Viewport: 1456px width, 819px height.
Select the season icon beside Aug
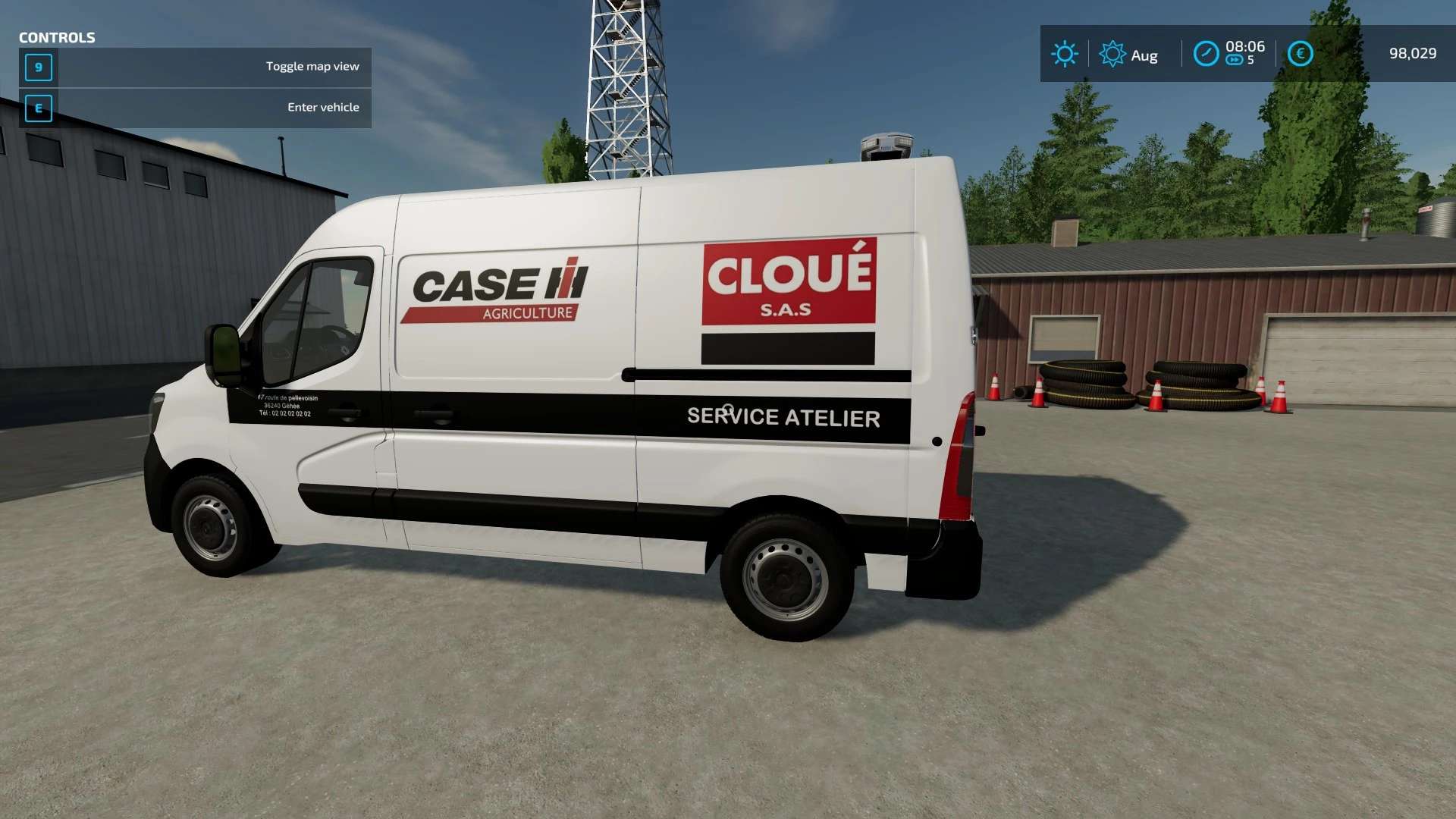1112,54
